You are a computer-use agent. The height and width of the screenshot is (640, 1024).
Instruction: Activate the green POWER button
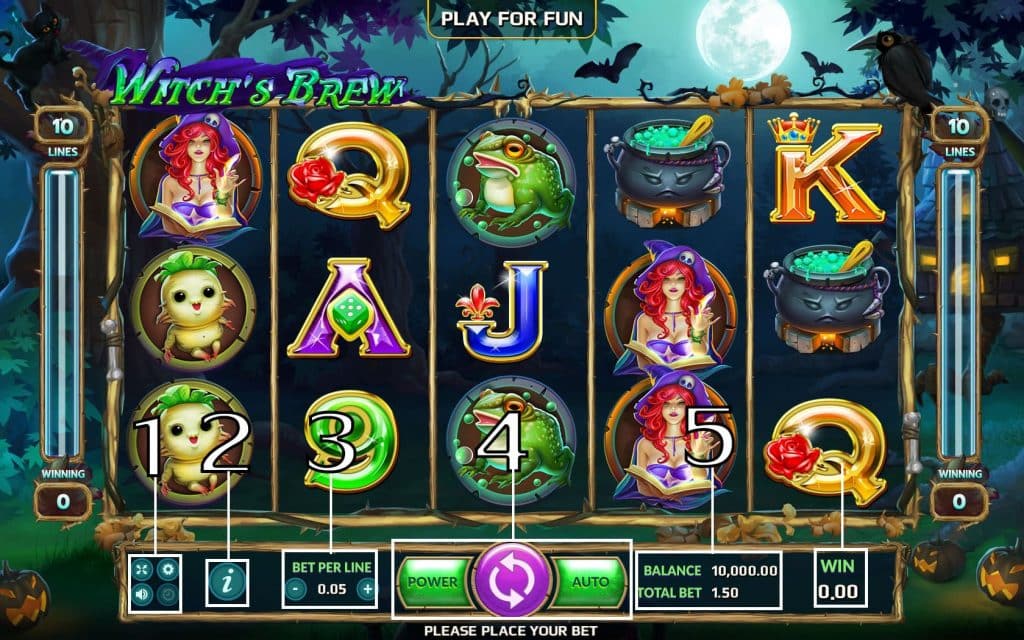click(x=434, y=581)
